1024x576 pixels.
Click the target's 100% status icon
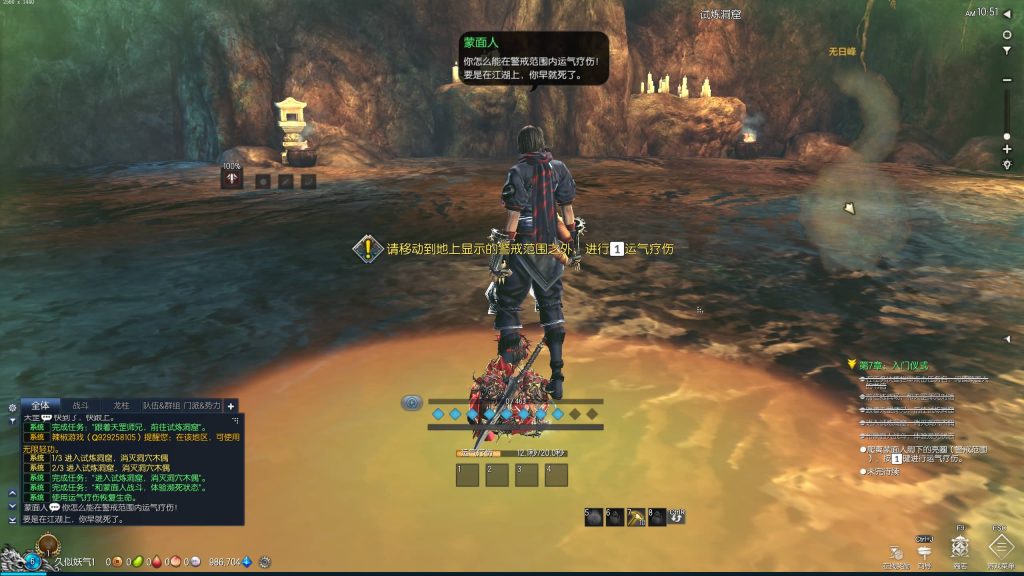point(232,179)
